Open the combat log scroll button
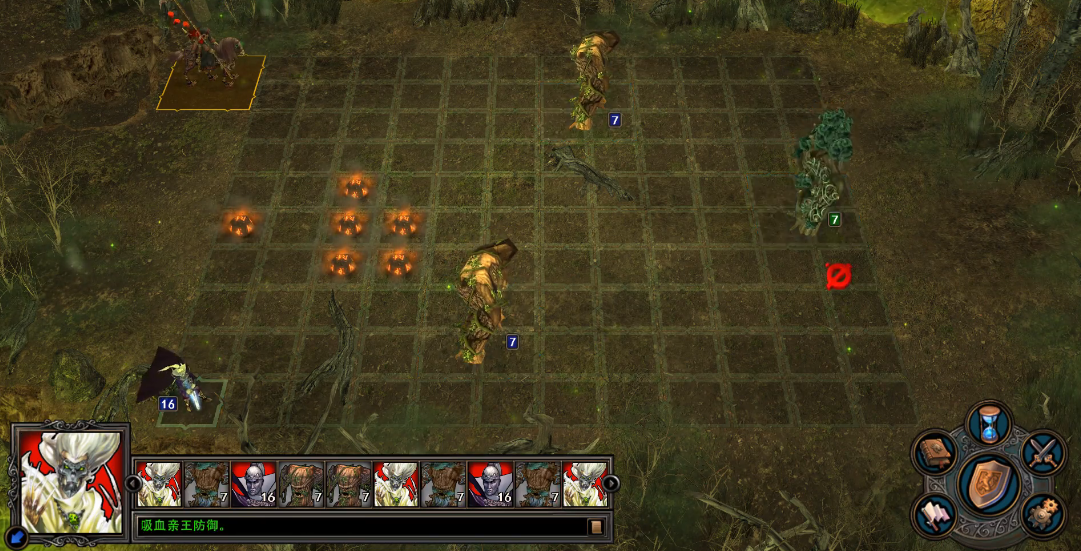The image size is (1081, 551). coord(596,526)
